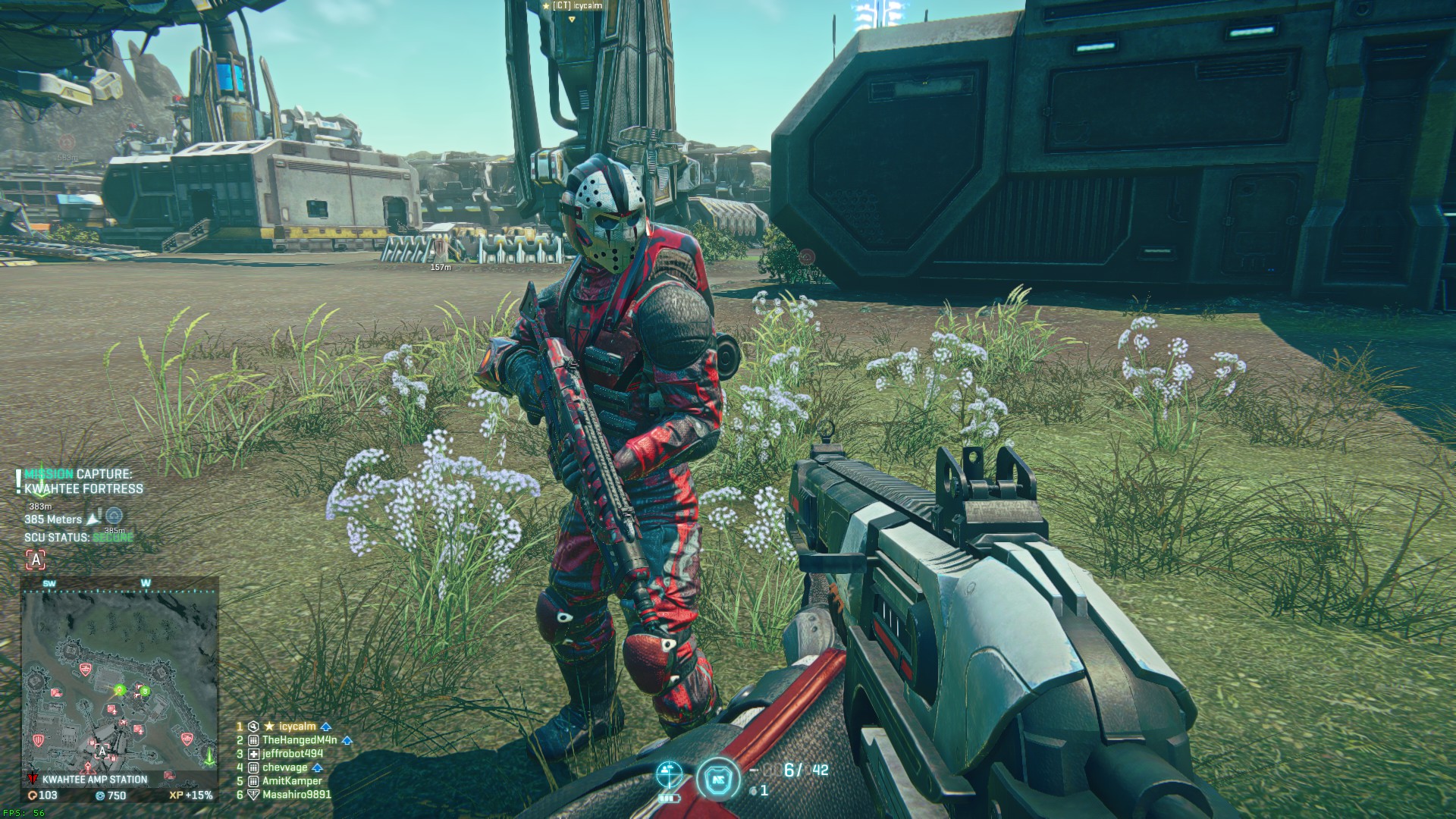The image size is (1456, 819).
Task: Click the icycalm nameplate above the soldier
Action: point(573,6)
